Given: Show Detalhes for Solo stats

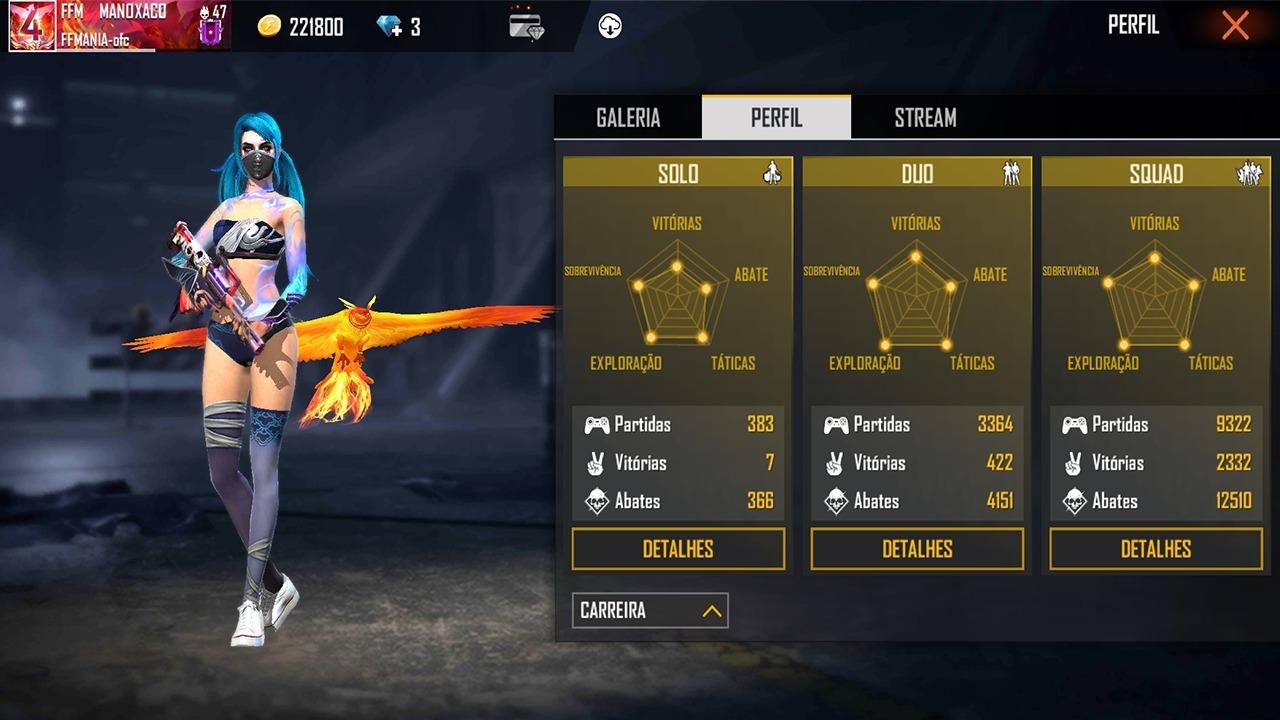Looking at the screenshot, I should (678, 549).
